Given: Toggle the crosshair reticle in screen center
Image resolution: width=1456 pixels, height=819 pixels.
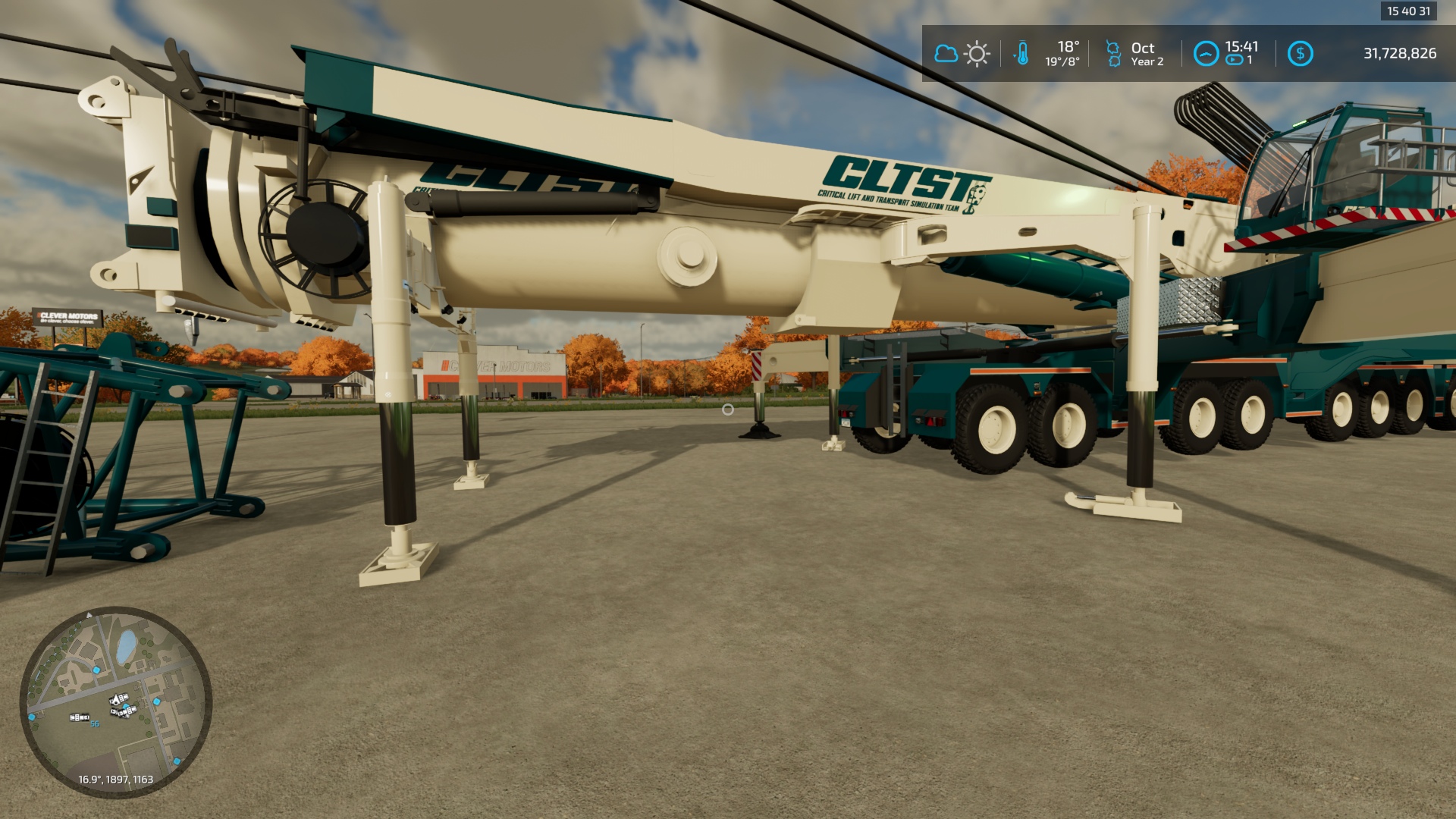Looking at the screenshot, I should [728, 409].
